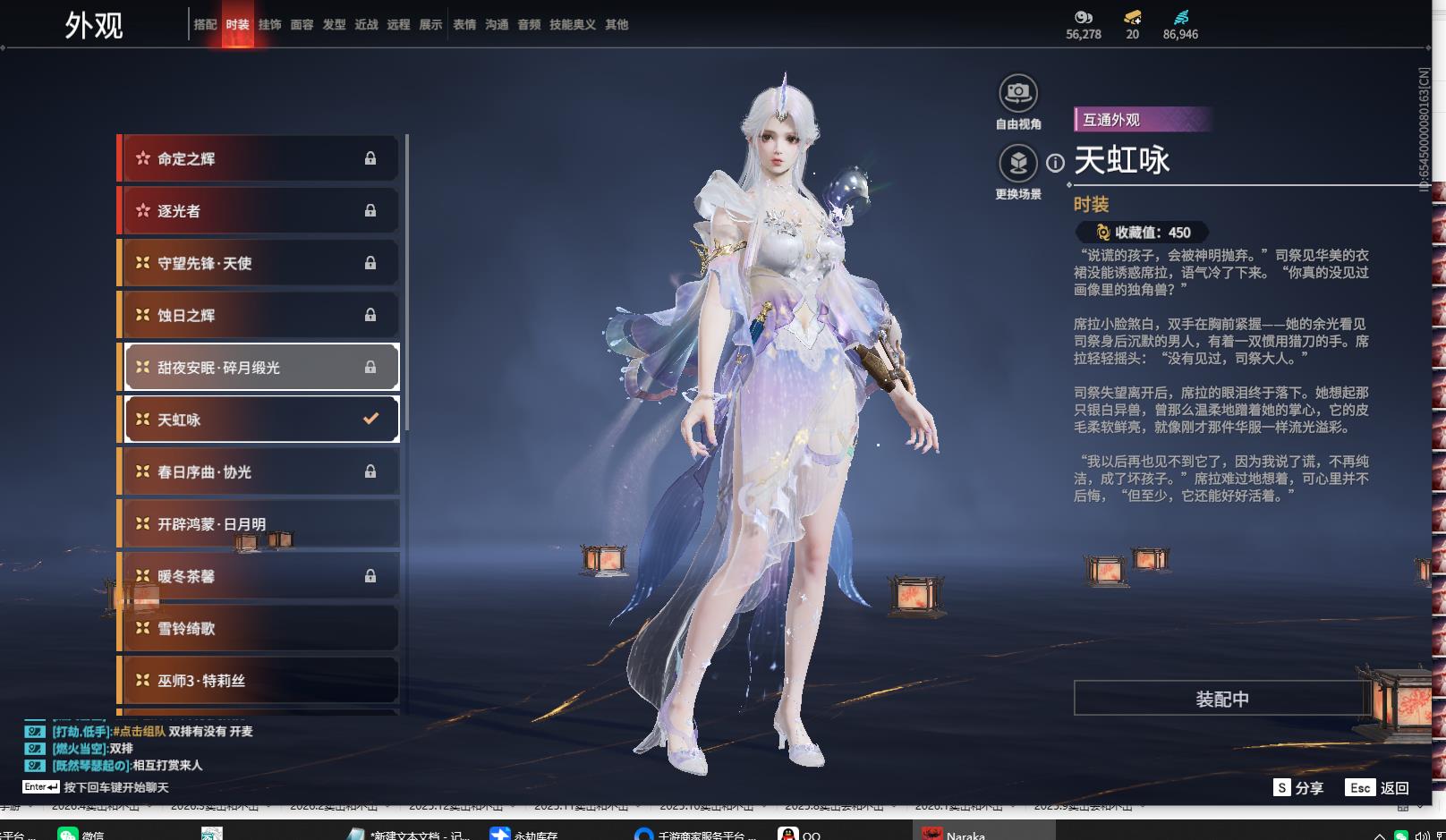Choose the 逐光者 outfit row

(x=259, y=211)
